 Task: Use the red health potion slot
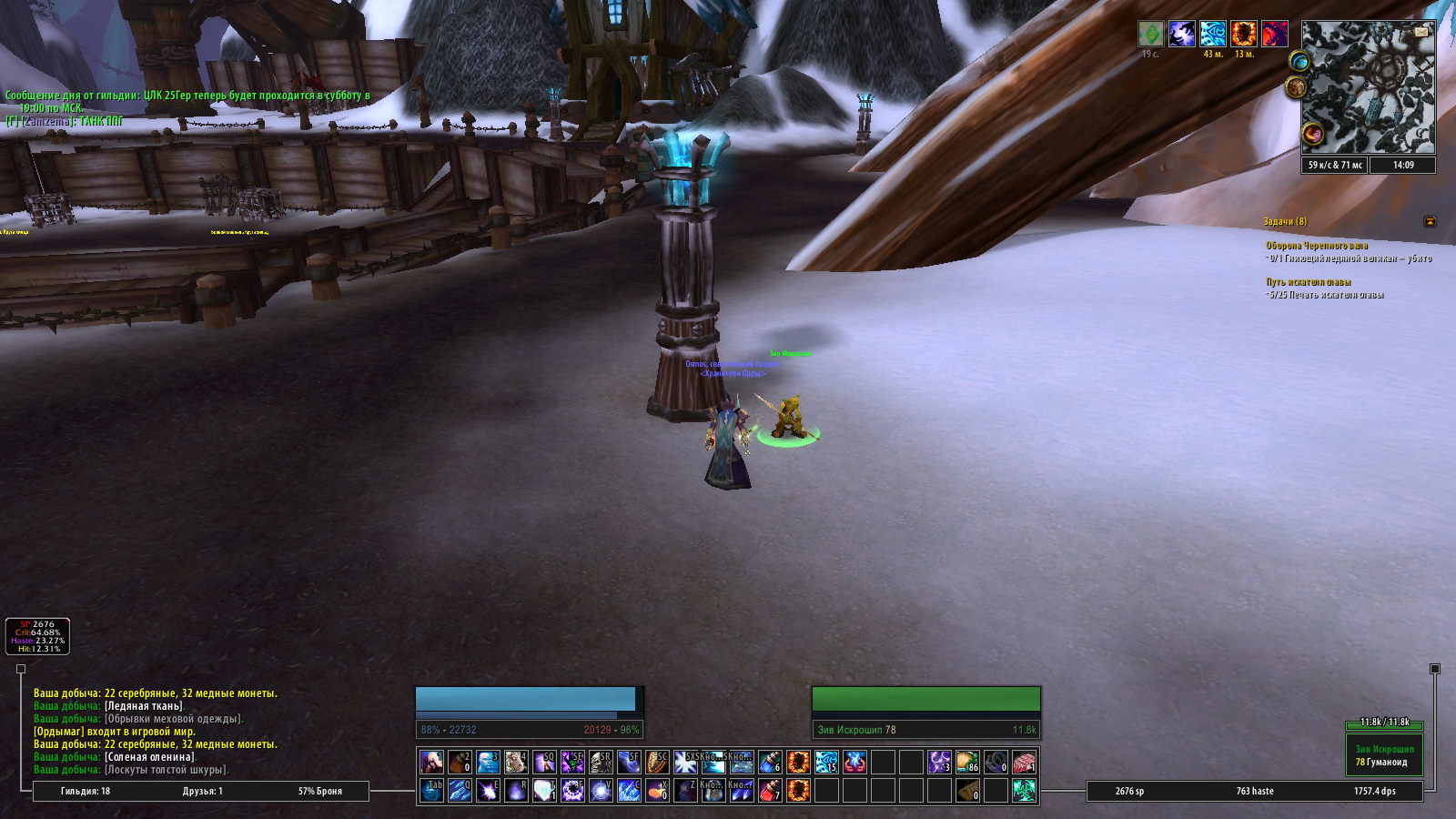click(770, 791)
